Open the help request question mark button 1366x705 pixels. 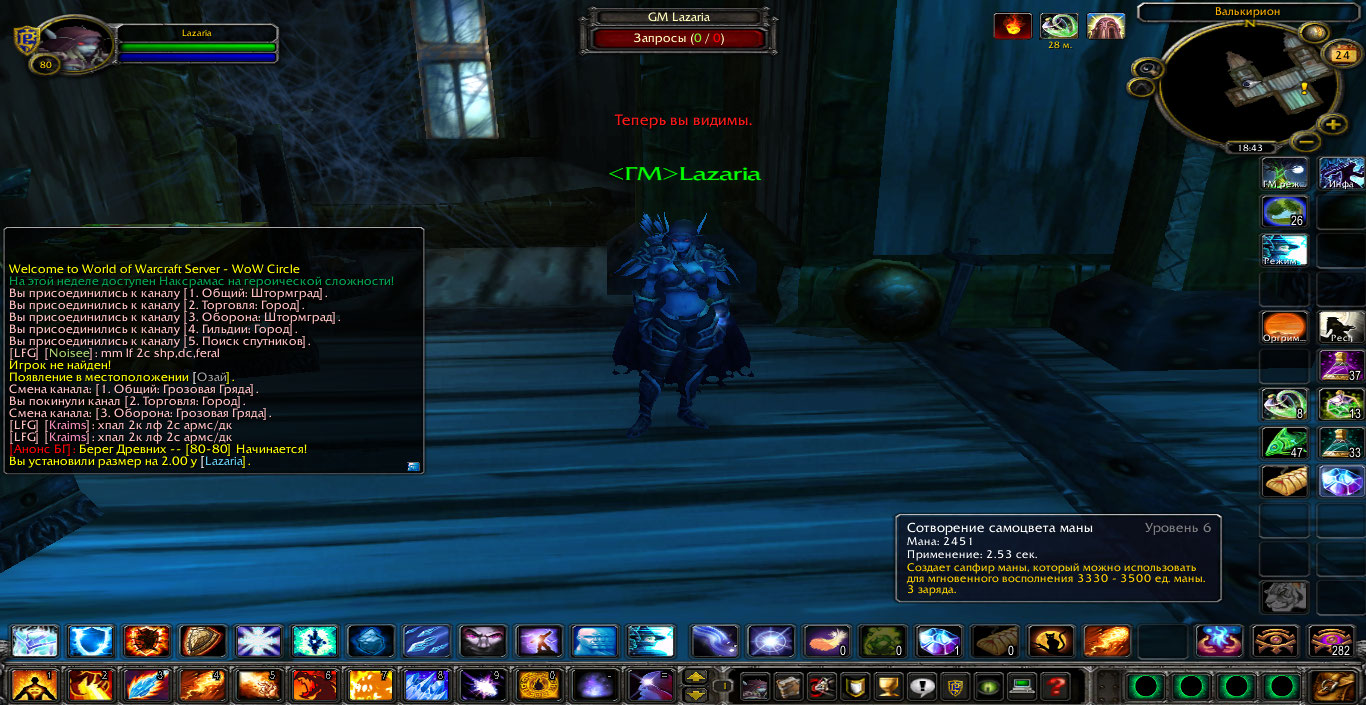[1053, 686]
